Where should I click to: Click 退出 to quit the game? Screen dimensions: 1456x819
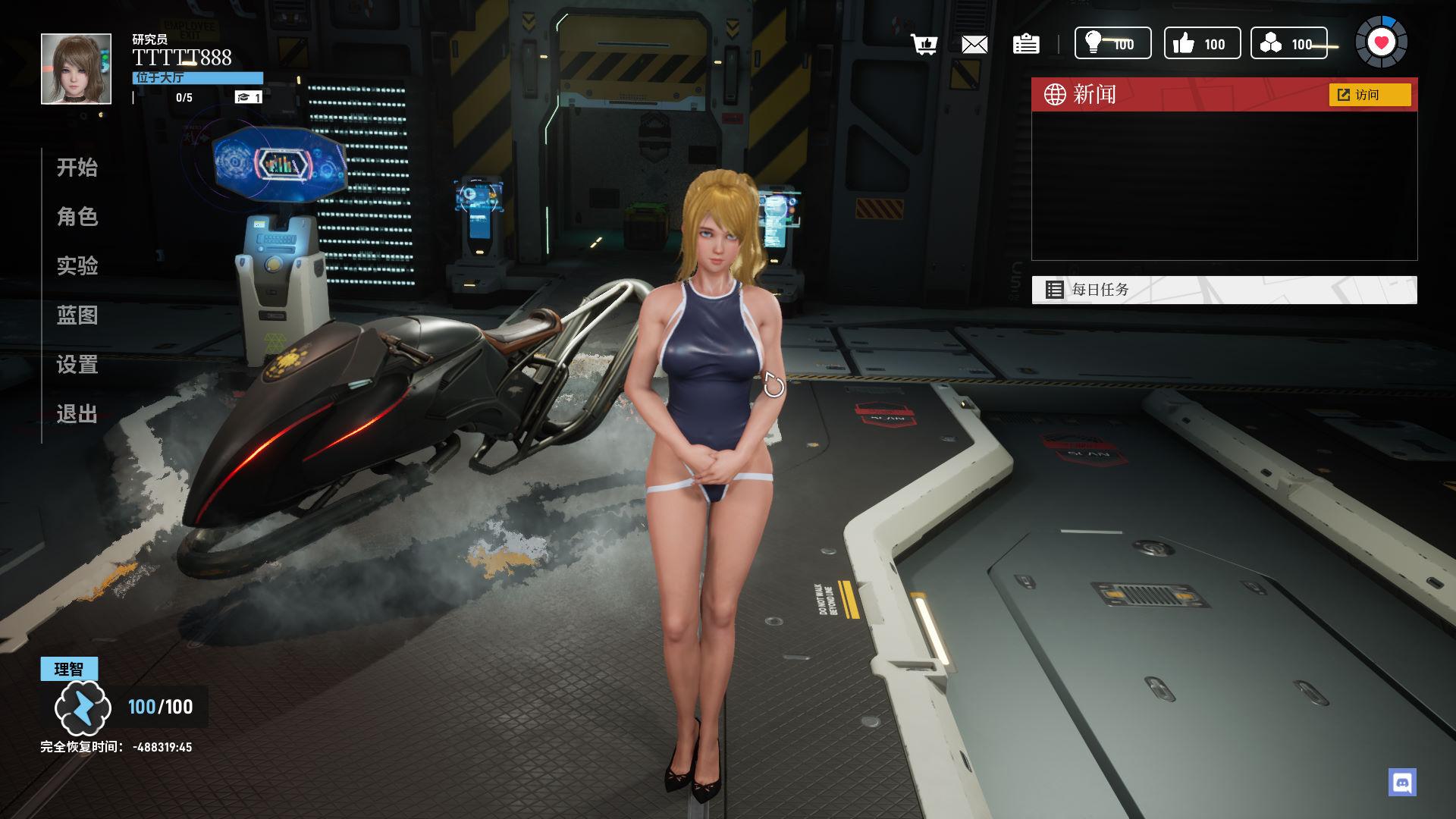77,414
